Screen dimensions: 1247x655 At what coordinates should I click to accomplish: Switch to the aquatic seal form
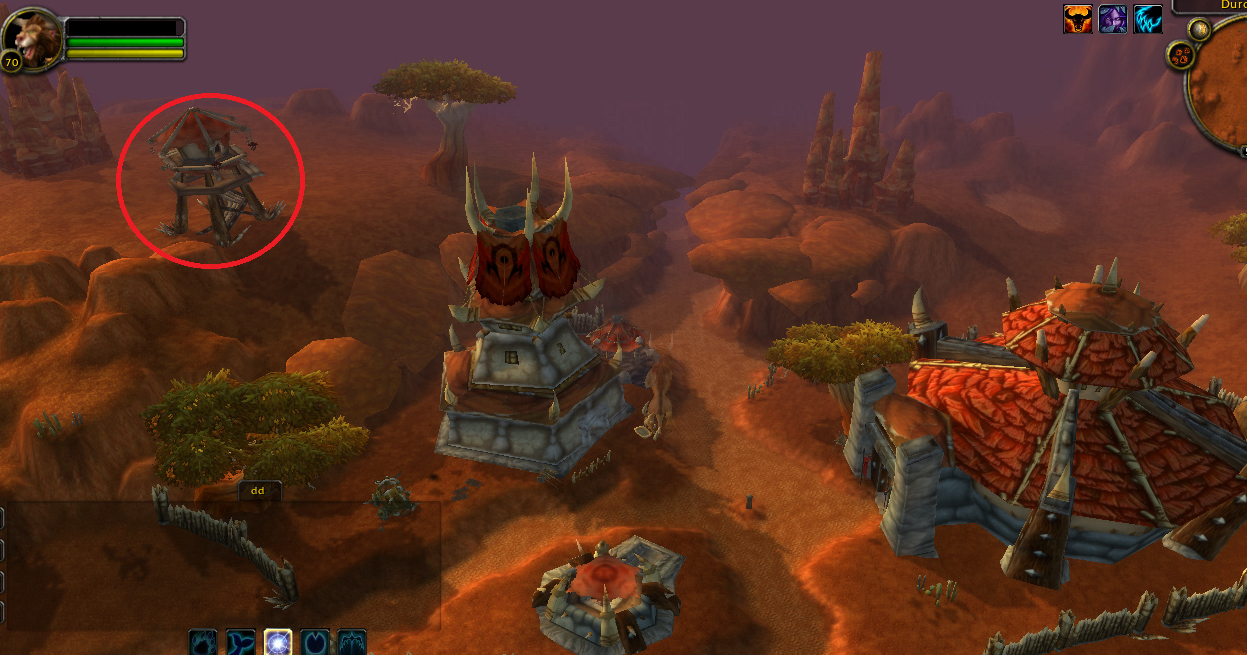[x=241, y=642]
